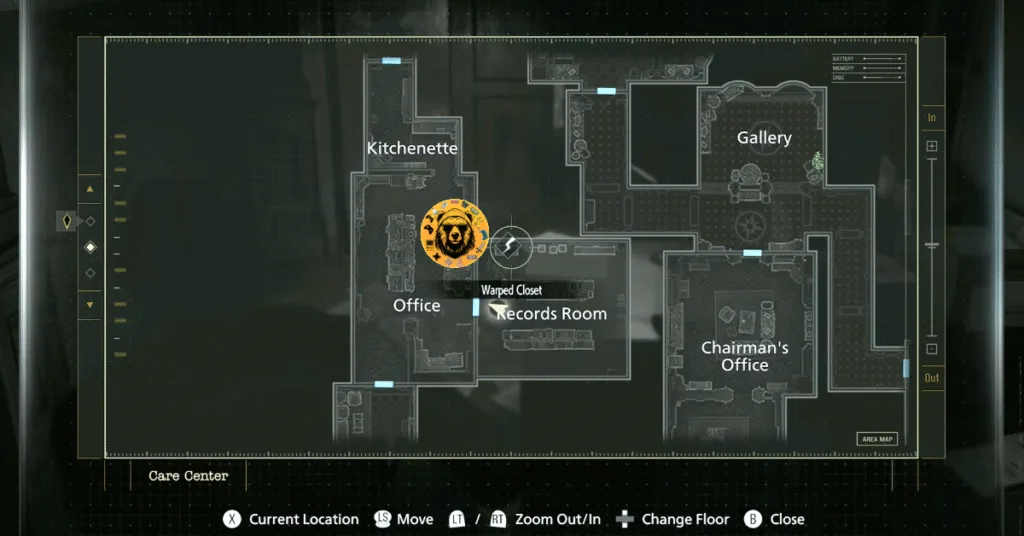Zoom in with the plus button
The image size is (1024, 536).
[x=932, y=146]
